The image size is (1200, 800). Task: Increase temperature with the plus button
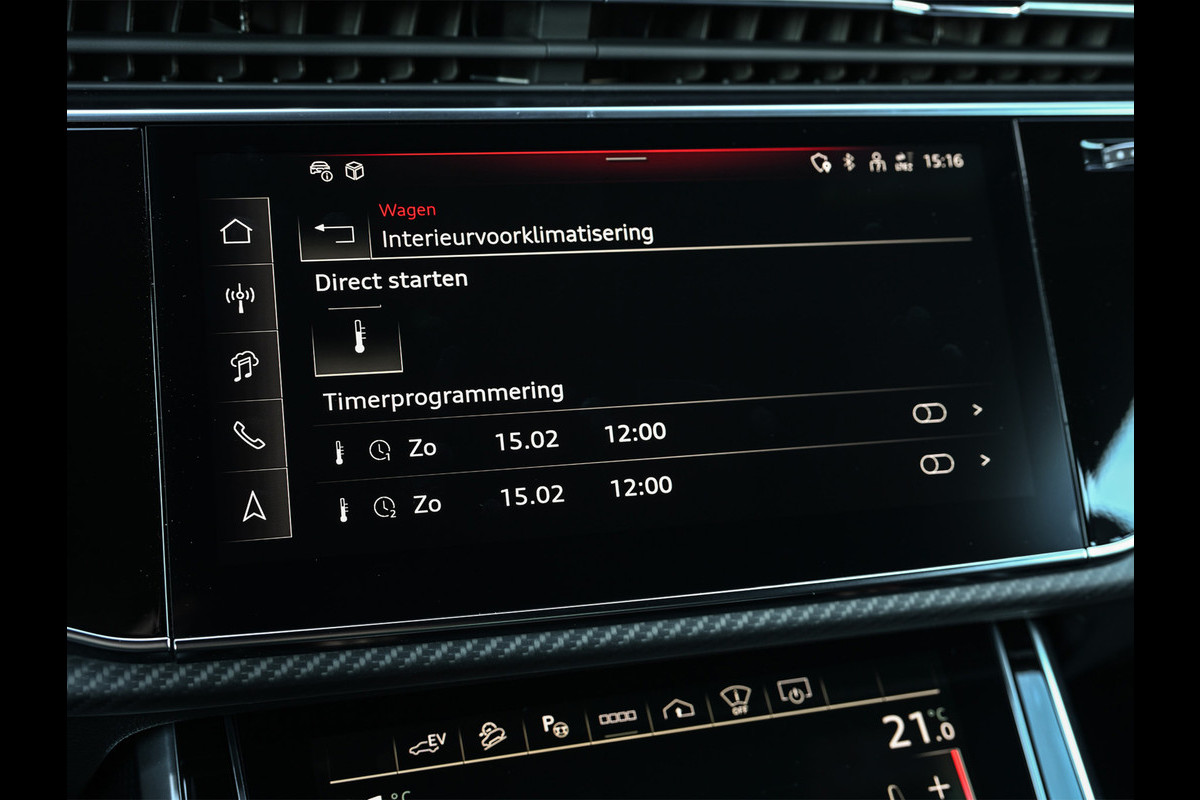coord(939,786)
